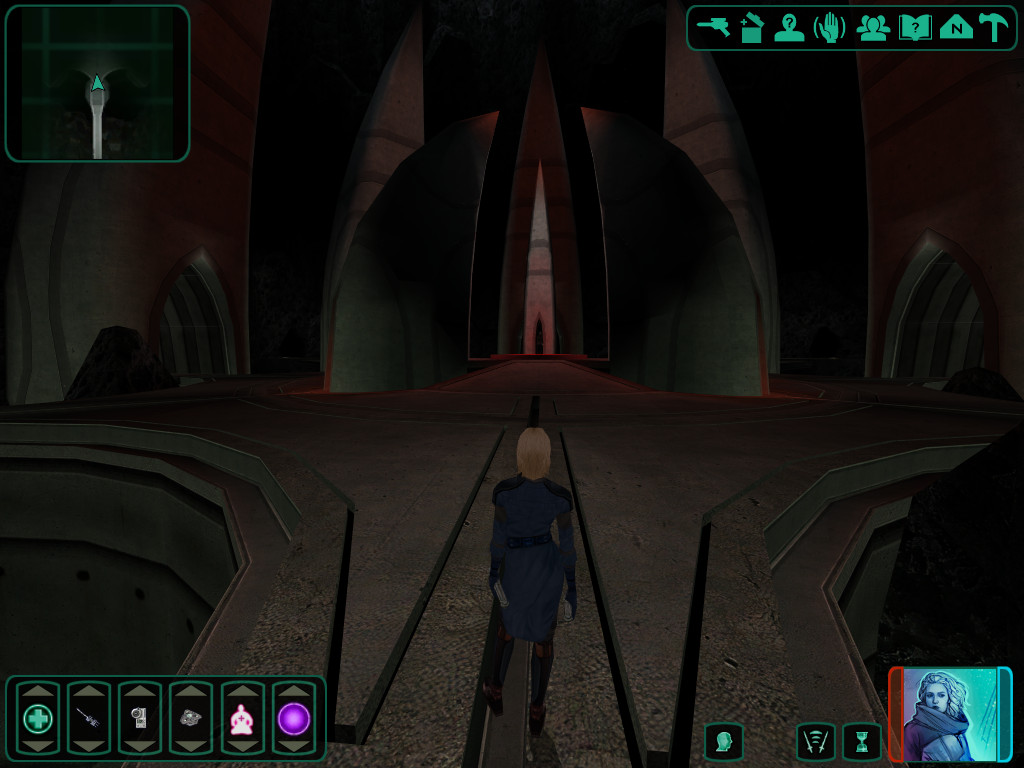Toggle the head-profile stealth button
The width and height of the screenshot is (1024, 768).
[724, 742]
